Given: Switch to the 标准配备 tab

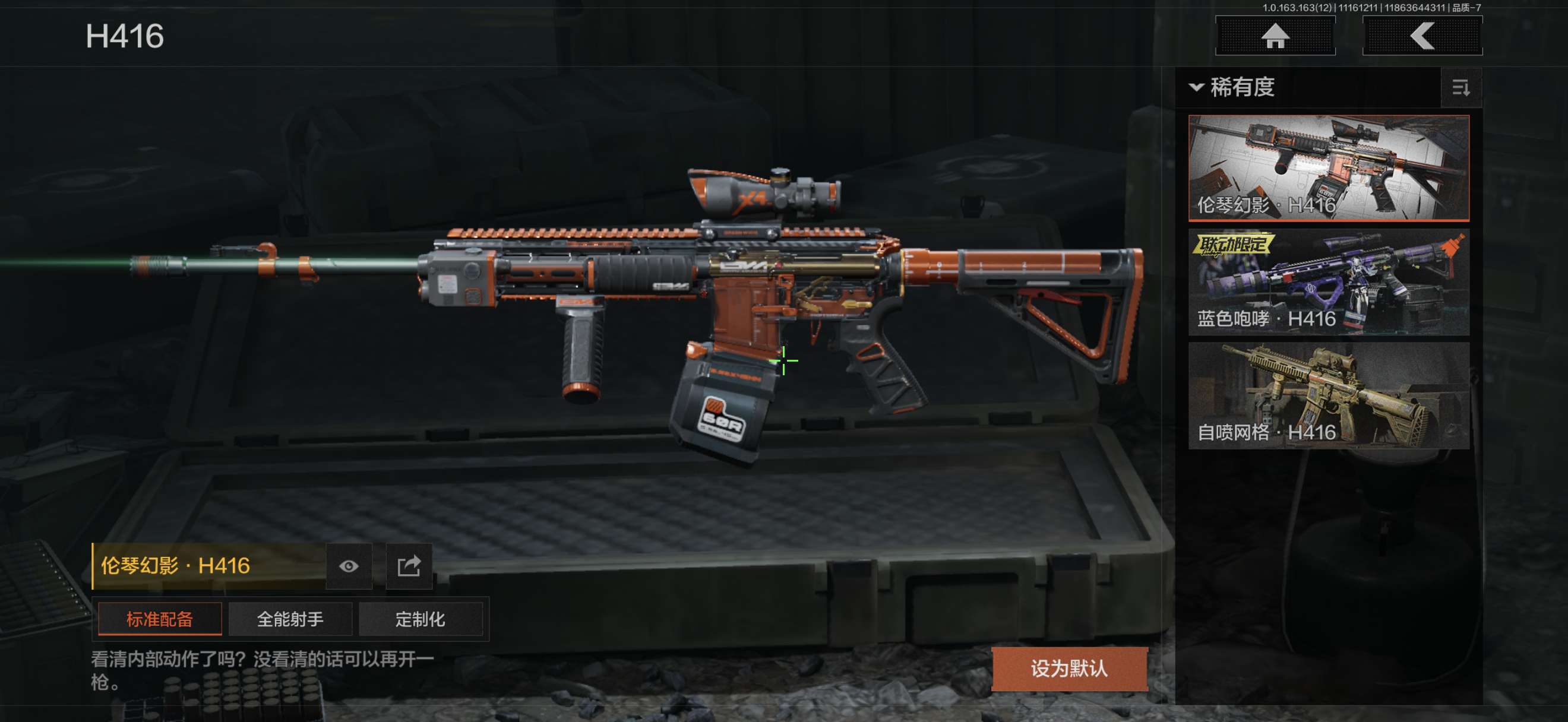Looking at the screenshot, I should (x=160, y=619).
